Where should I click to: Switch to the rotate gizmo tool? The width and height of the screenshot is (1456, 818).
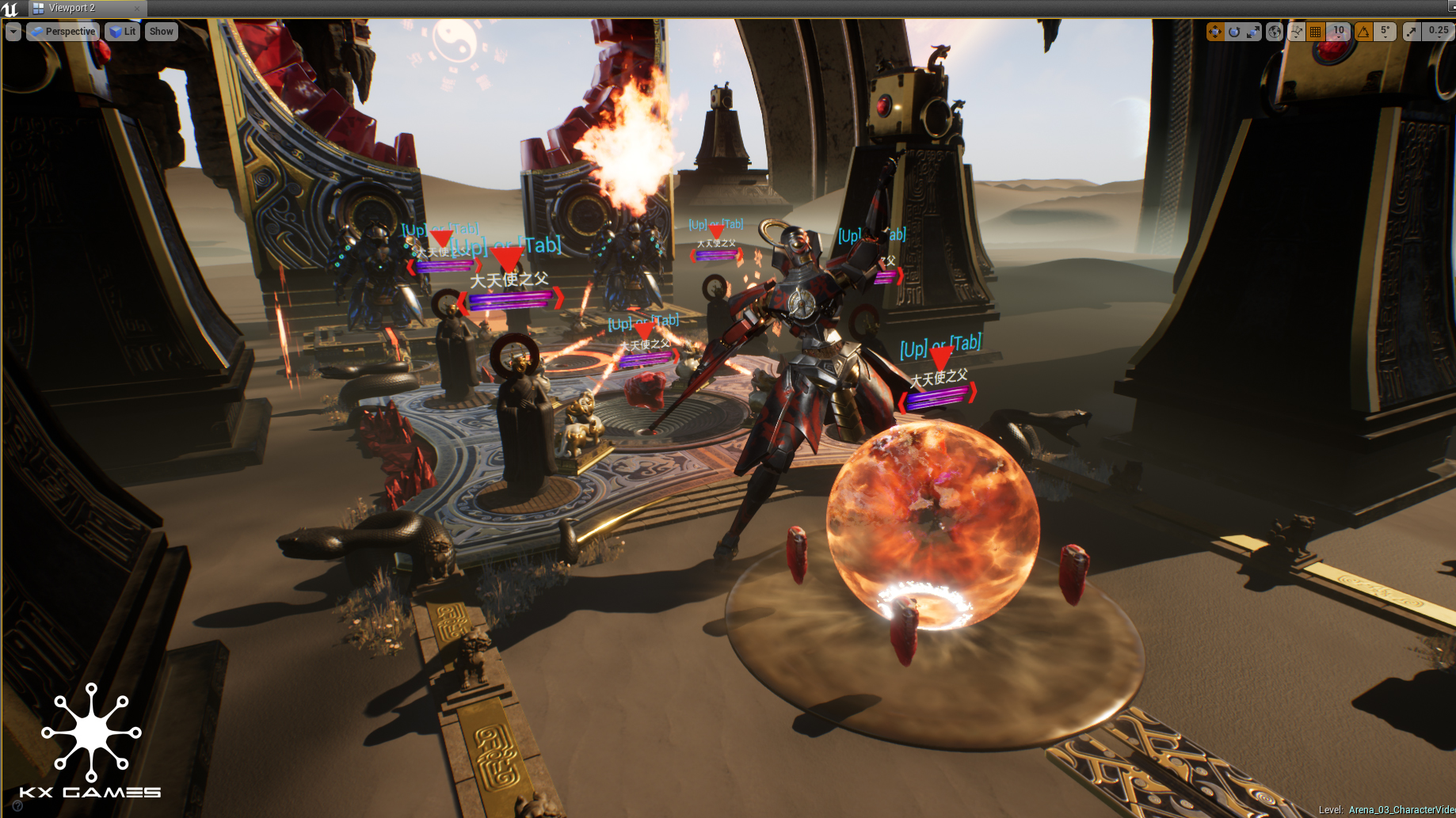pos(1234,32)
